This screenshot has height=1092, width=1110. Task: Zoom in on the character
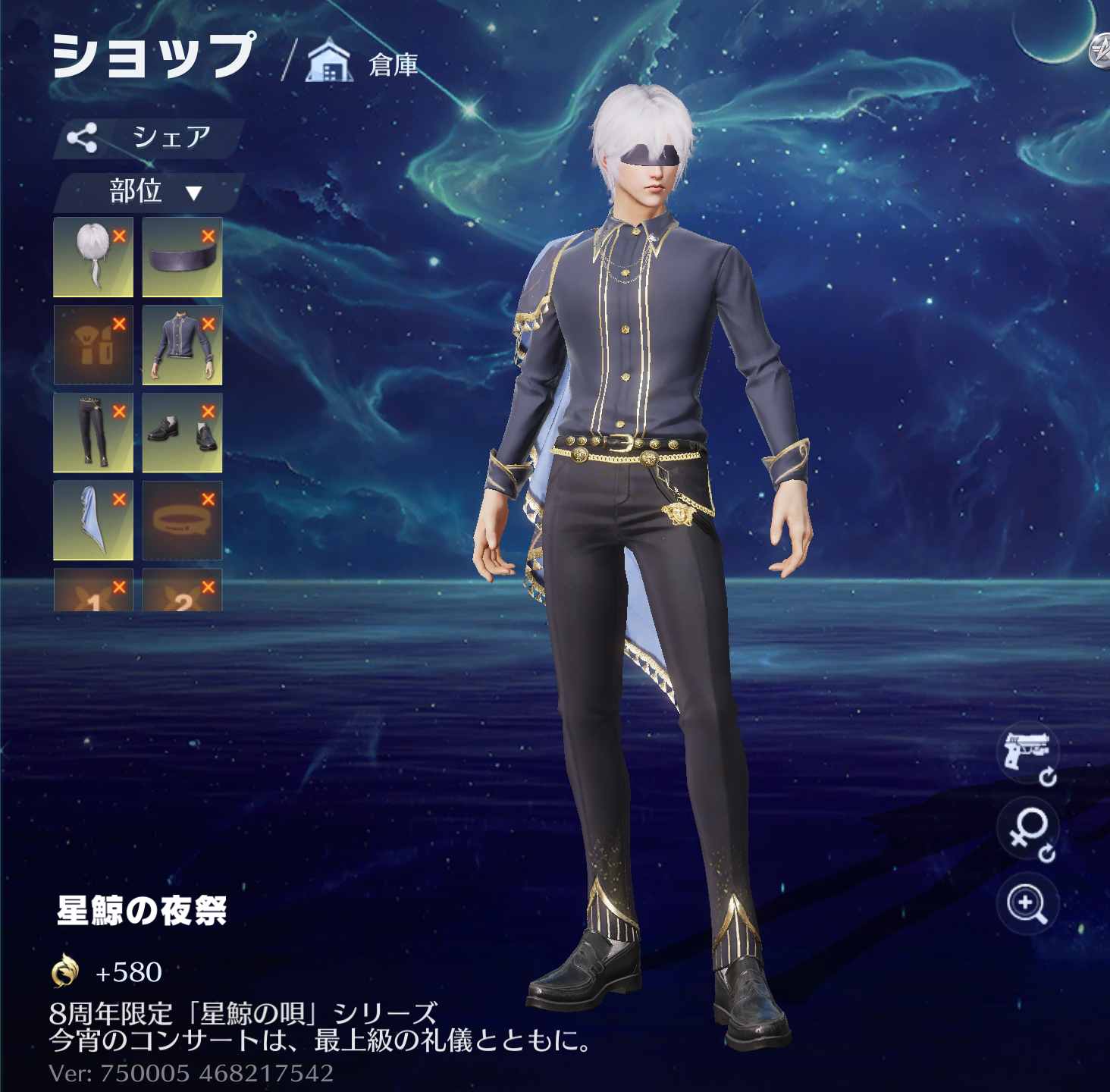point(1027,904)
